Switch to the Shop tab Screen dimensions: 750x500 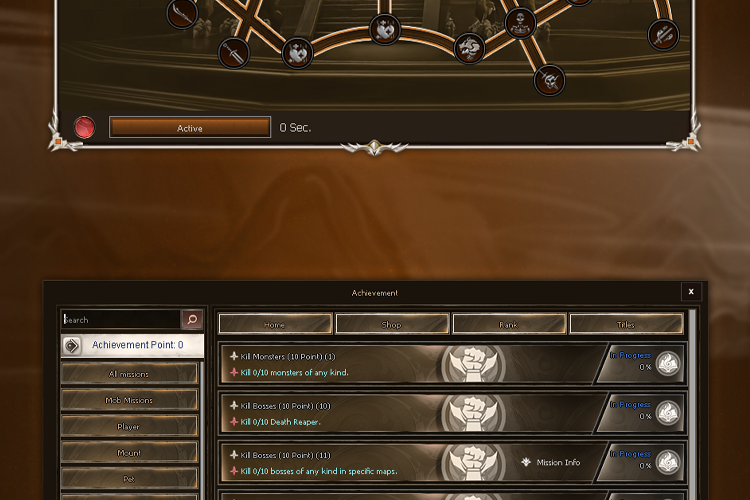click(x=392, y=324)
